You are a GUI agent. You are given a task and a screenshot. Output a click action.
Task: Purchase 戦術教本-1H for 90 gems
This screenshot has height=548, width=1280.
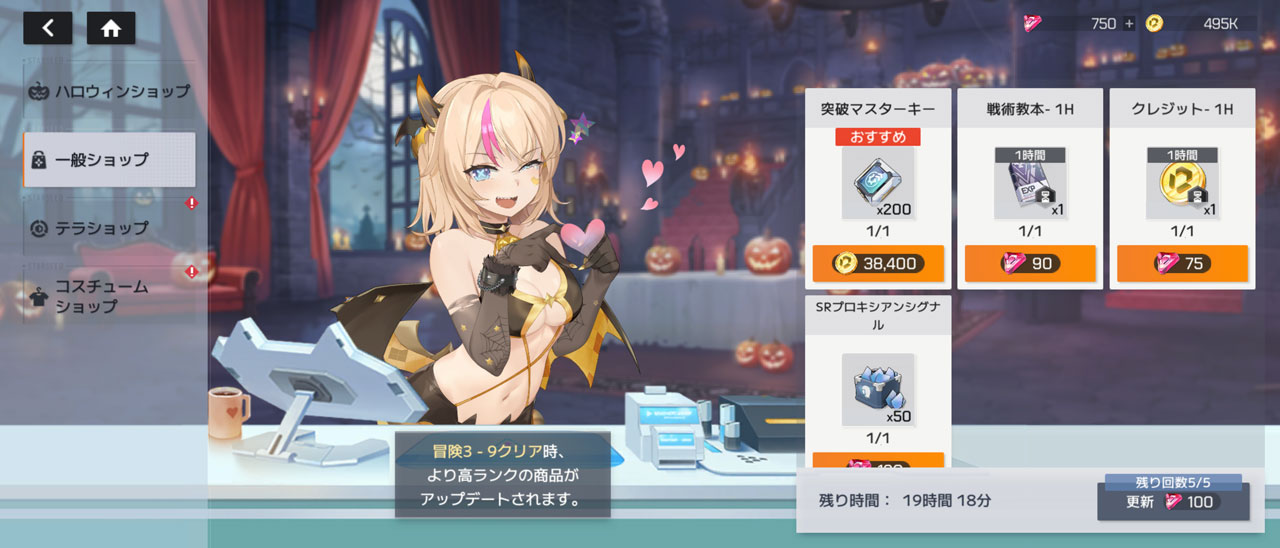[x=1030, y=264]
